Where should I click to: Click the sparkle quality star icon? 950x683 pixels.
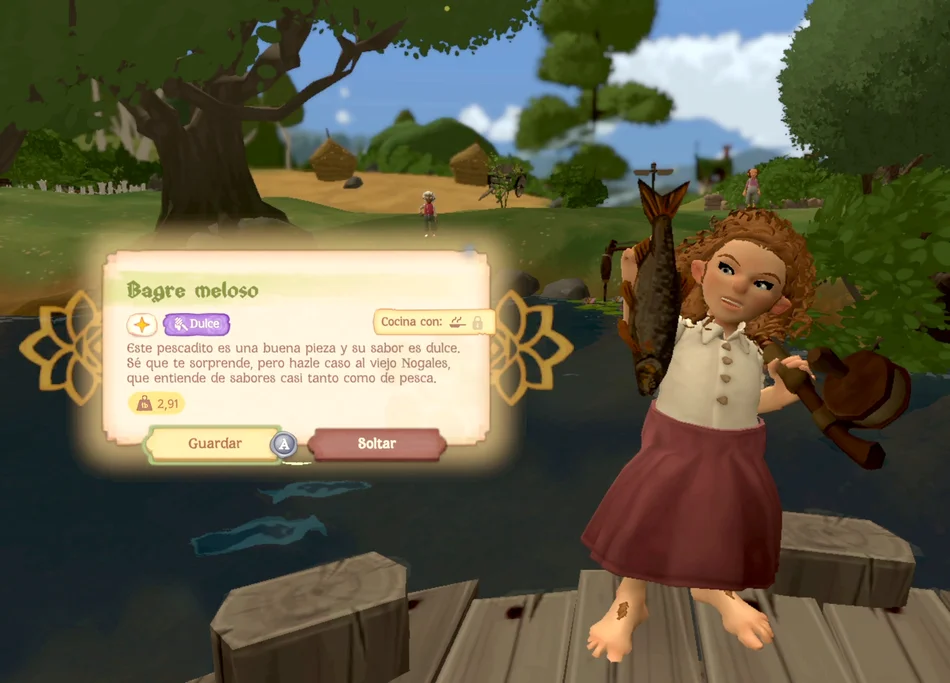(x=142, y=324)
